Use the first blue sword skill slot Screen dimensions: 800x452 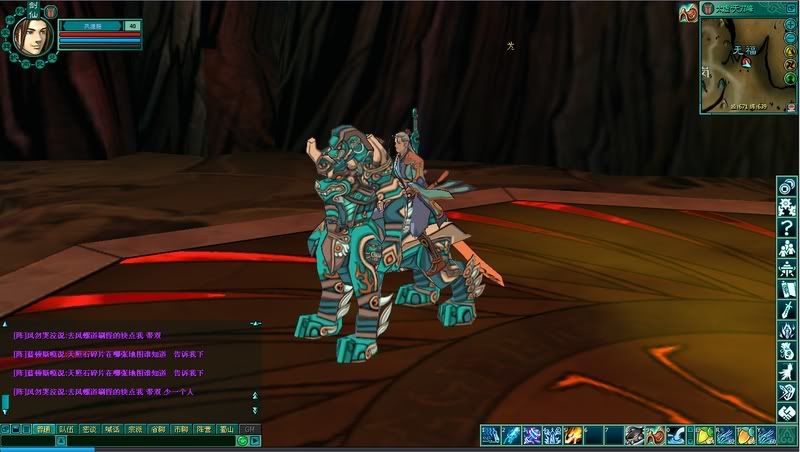point(491,435)
